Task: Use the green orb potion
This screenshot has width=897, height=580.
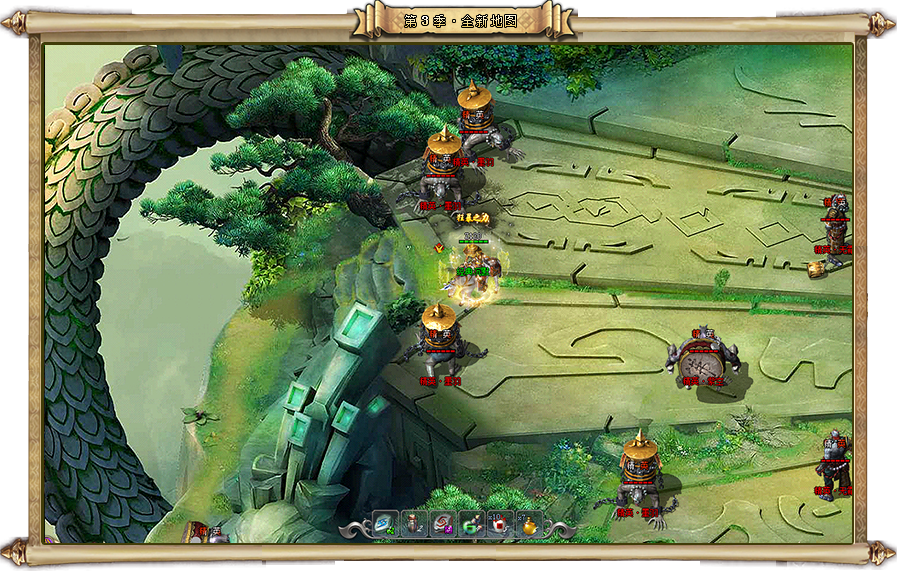Action: (x=471, y=524)
